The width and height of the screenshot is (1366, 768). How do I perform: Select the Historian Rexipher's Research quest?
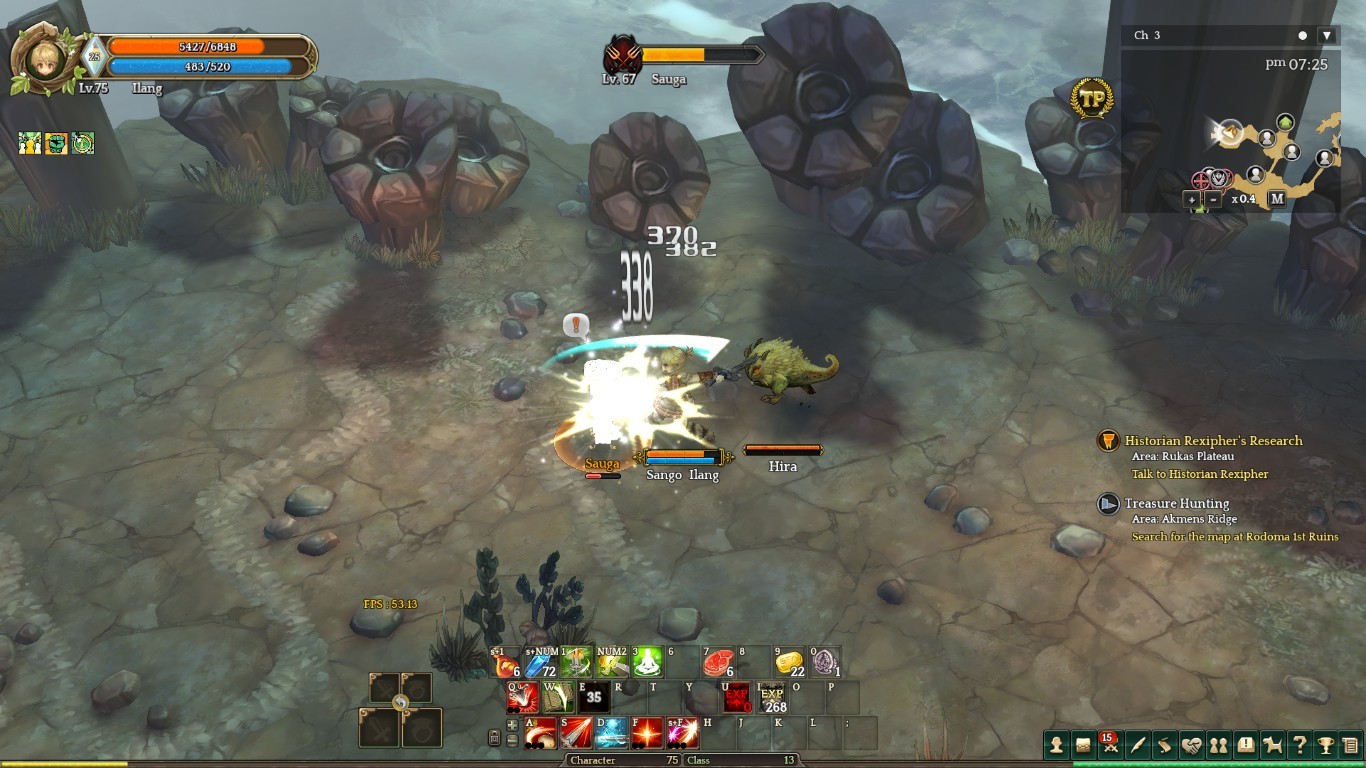[x=1213, y=441]
